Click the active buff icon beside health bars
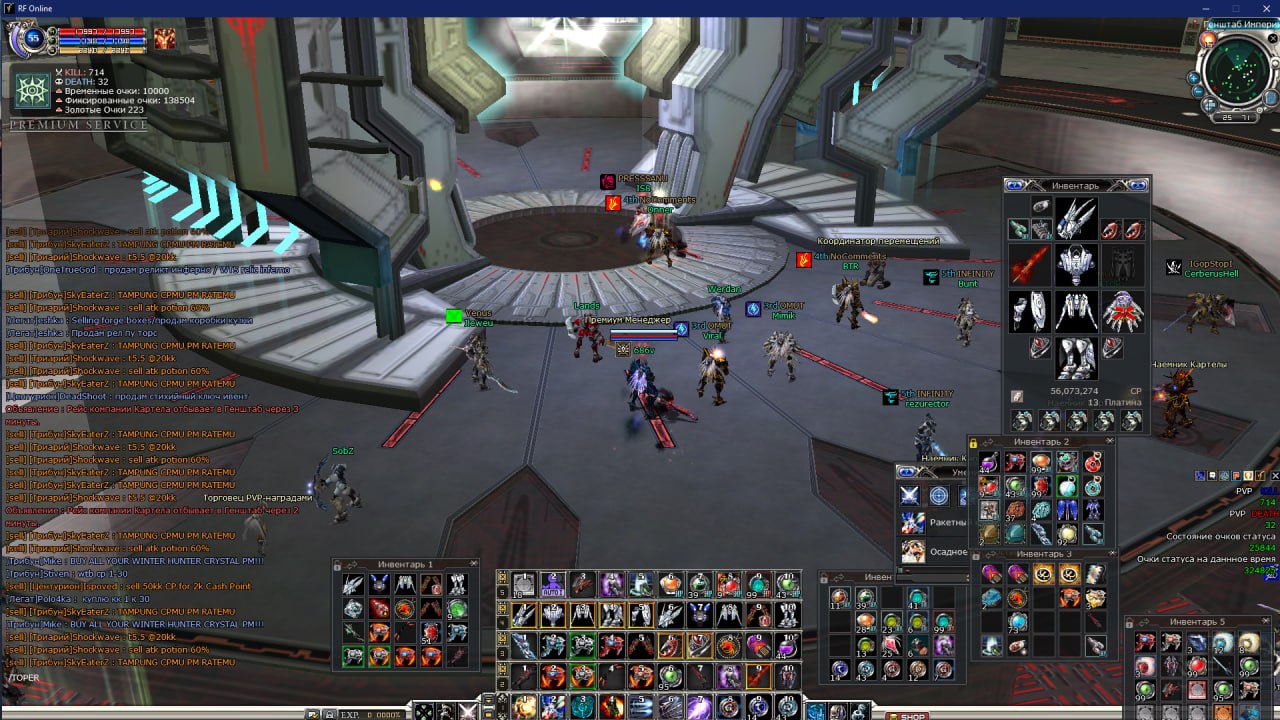This screenshot has height=720, width=1280. point(164,38)
